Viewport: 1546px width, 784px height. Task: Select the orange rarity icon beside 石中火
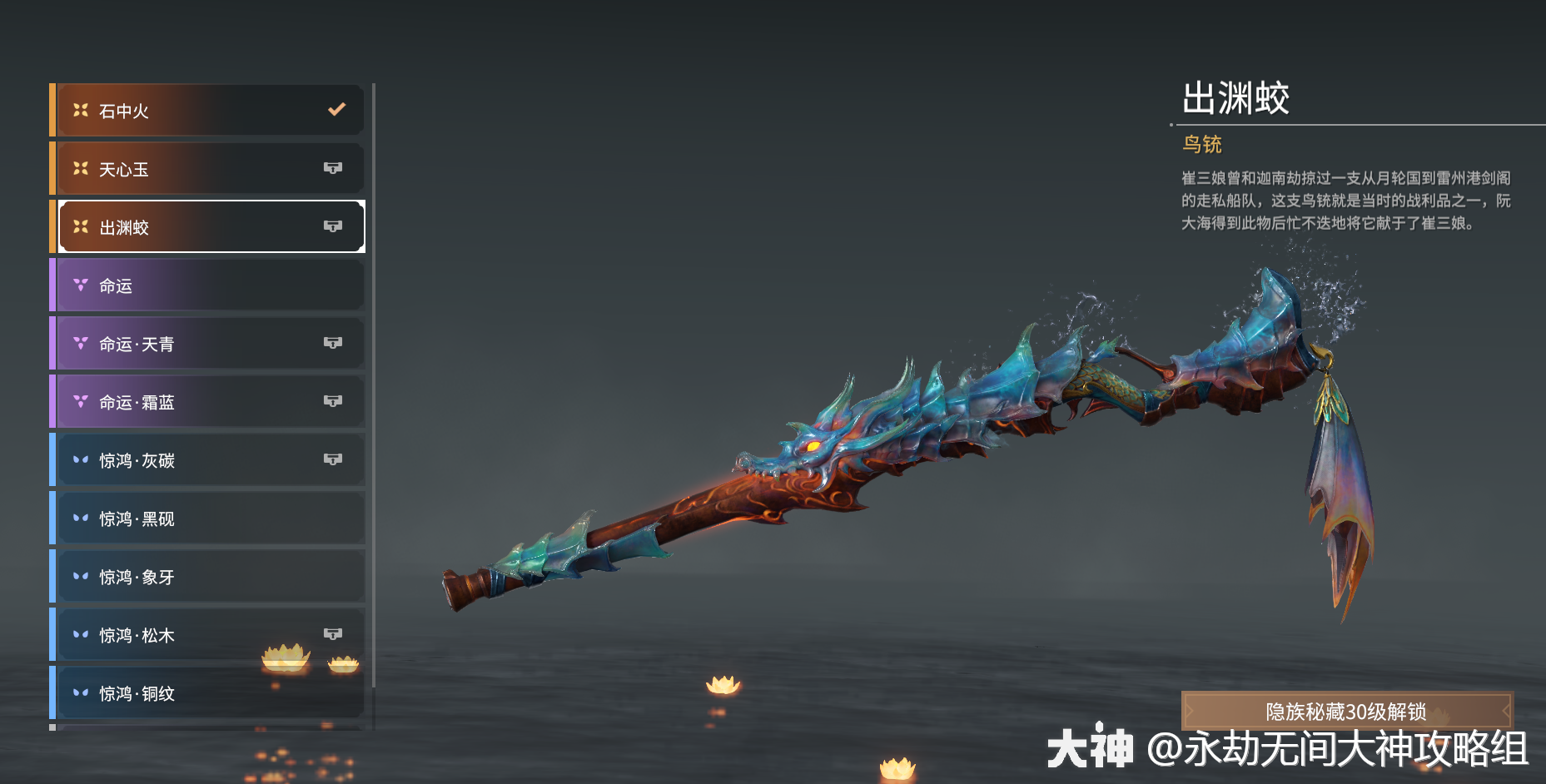point(80,109)
